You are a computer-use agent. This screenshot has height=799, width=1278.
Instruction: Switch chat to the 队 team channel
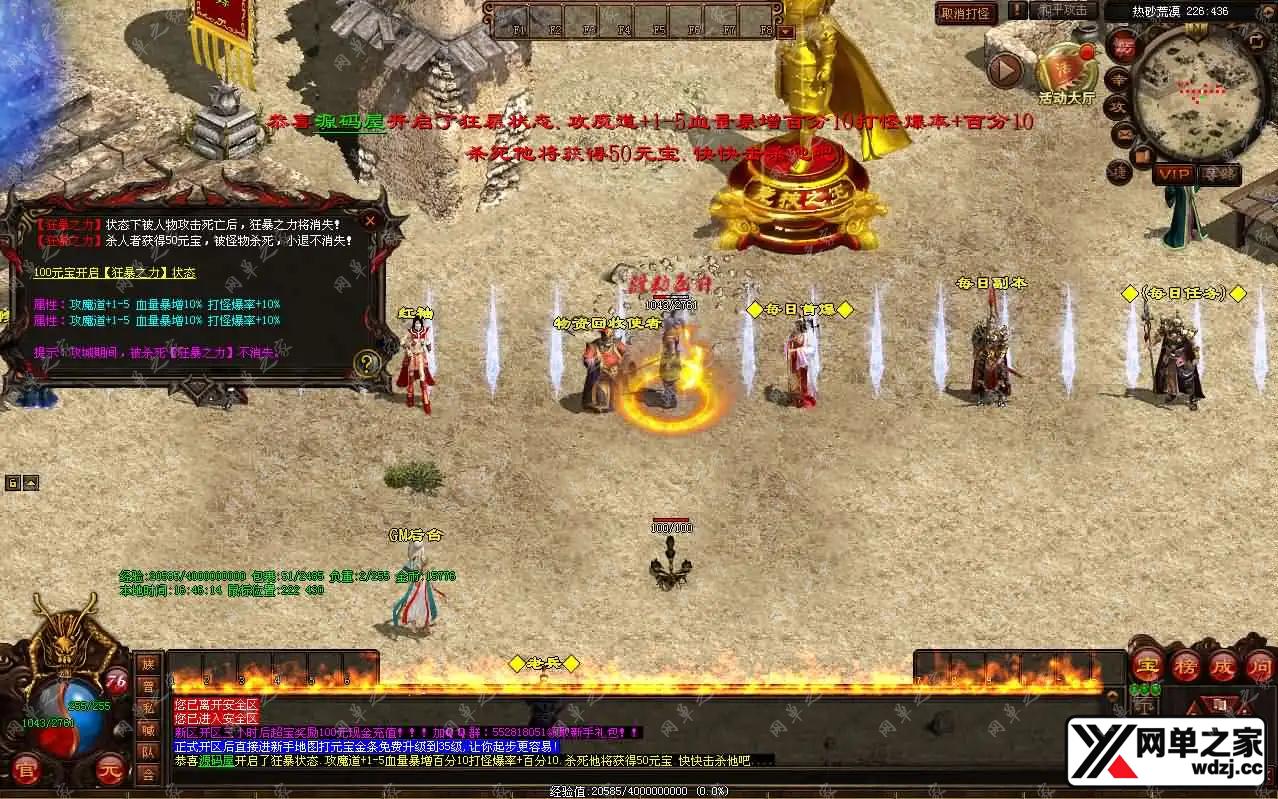point(148,752)
